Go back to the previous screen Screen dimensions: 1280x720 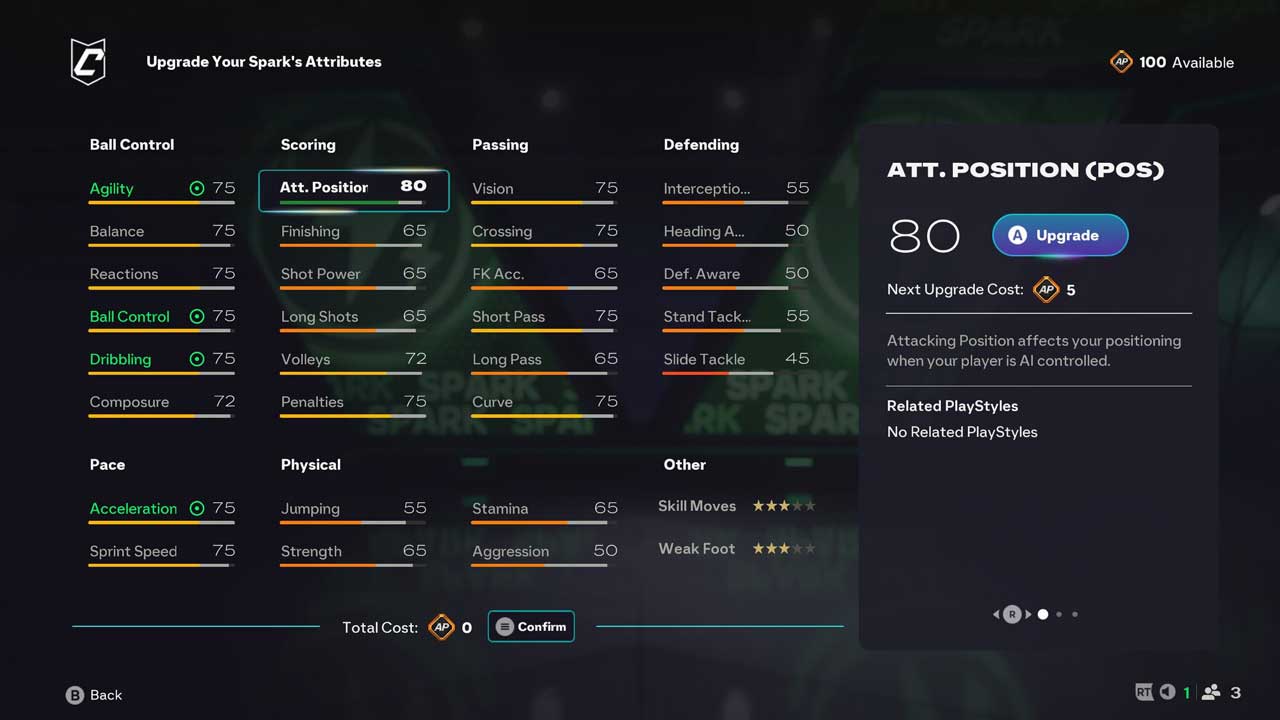94,695
